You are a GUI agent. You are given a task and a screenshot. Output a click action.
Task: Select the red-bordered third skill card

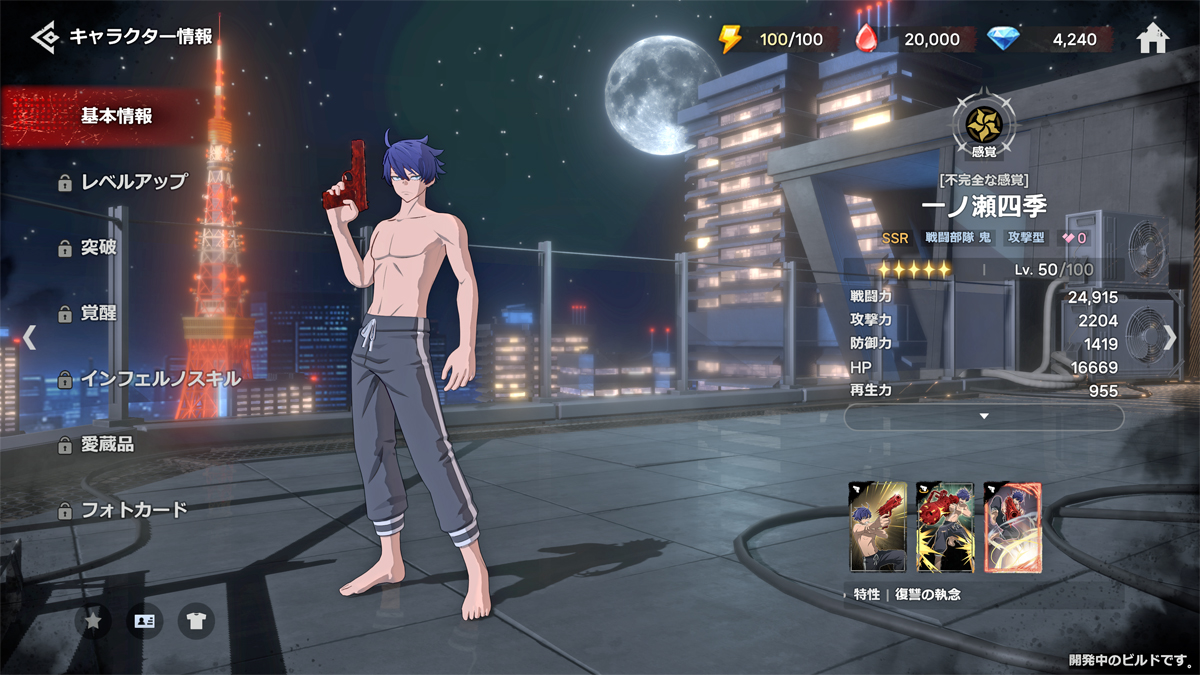pyautogui.click(x=1013, y=526)
